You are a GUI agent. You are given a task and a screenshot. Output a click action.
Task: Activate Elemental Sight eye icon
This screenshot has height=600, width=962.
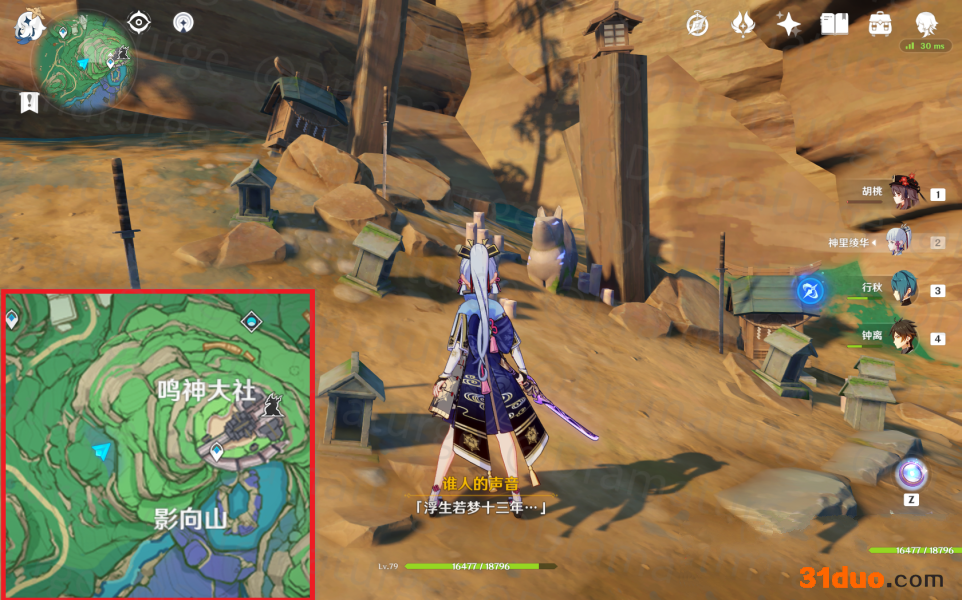[x=139, y=22]
